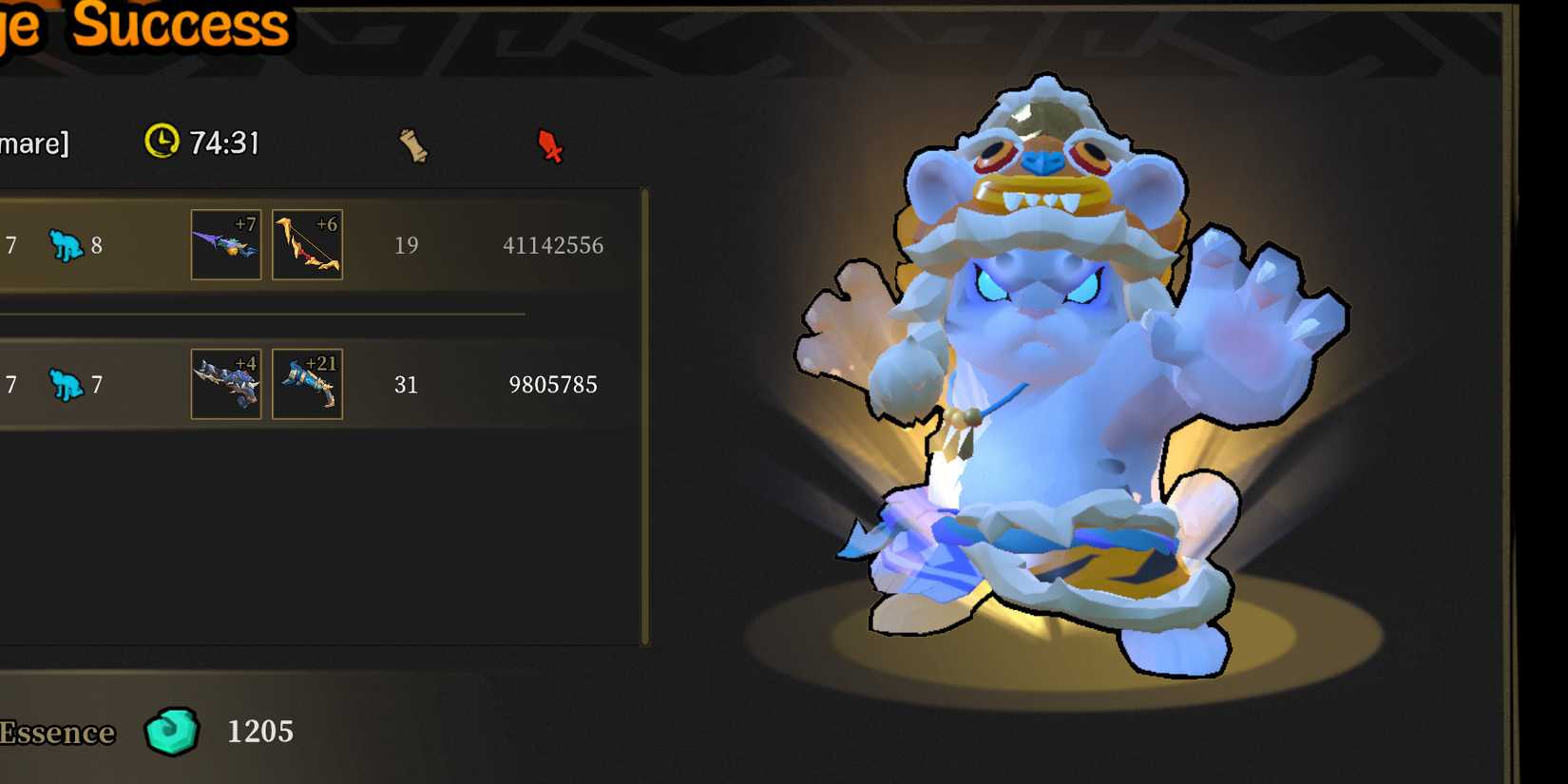
Task: Click the damage value 41142556
Action: coord(555,244)
